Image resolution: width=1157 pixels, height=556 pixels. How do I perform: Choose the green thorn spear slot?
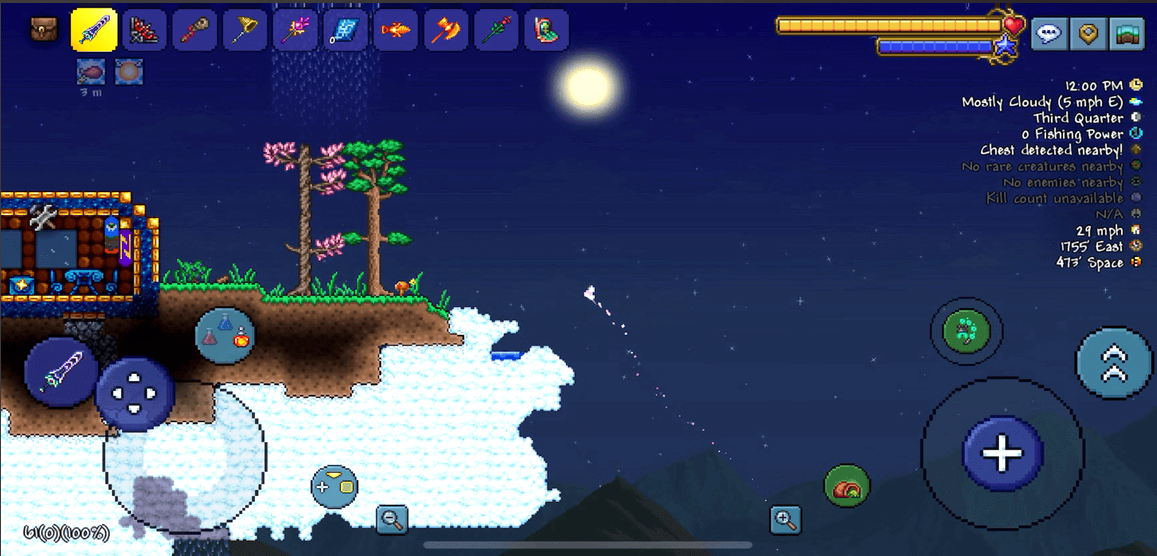(495, 30)
